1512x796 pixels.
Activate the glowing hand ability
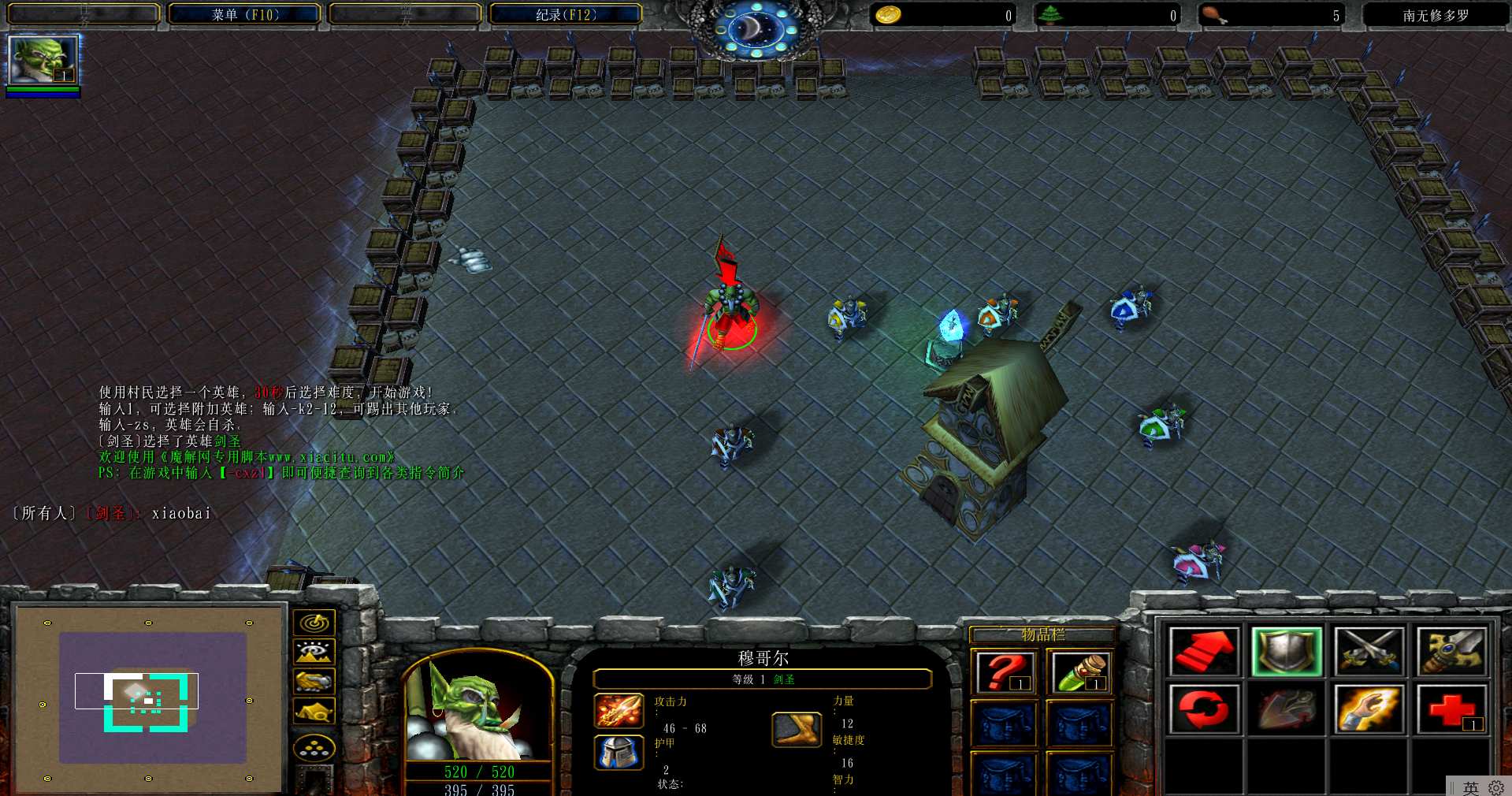click(1369, 709)
